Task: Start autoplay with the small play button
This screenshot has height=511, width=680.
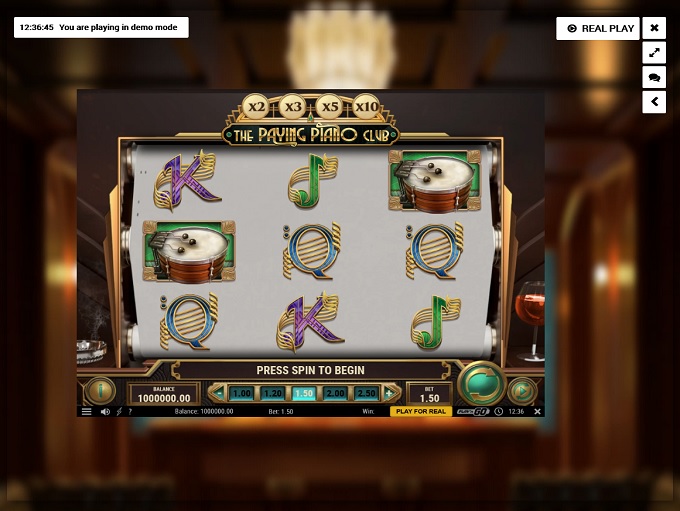Action: coord(522,390)
